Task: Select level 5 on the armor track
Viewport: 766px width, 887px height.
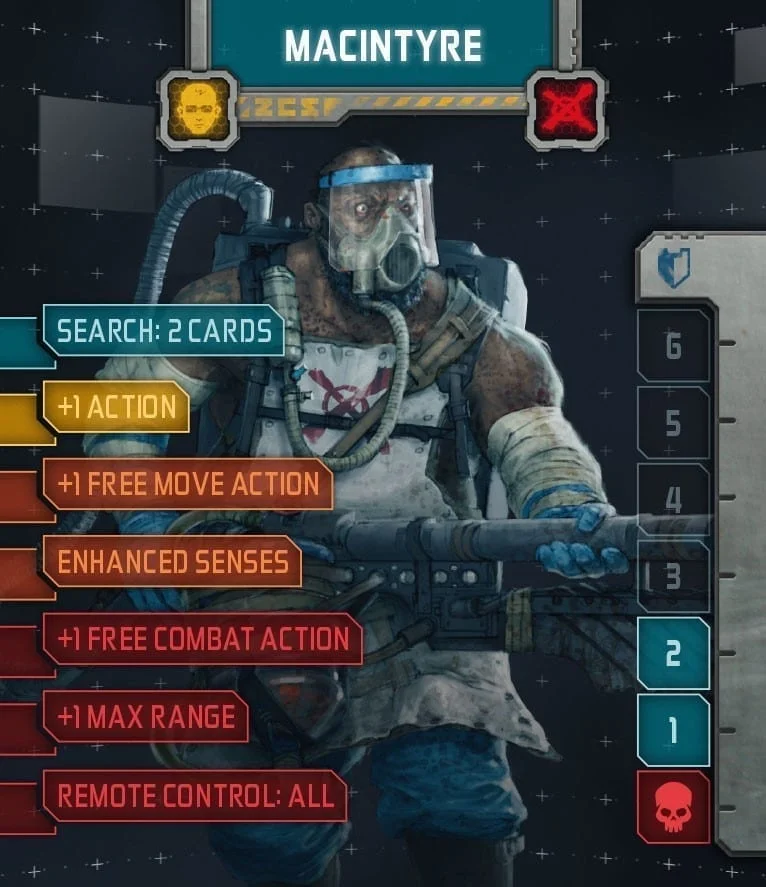Action: coord(673,423)
